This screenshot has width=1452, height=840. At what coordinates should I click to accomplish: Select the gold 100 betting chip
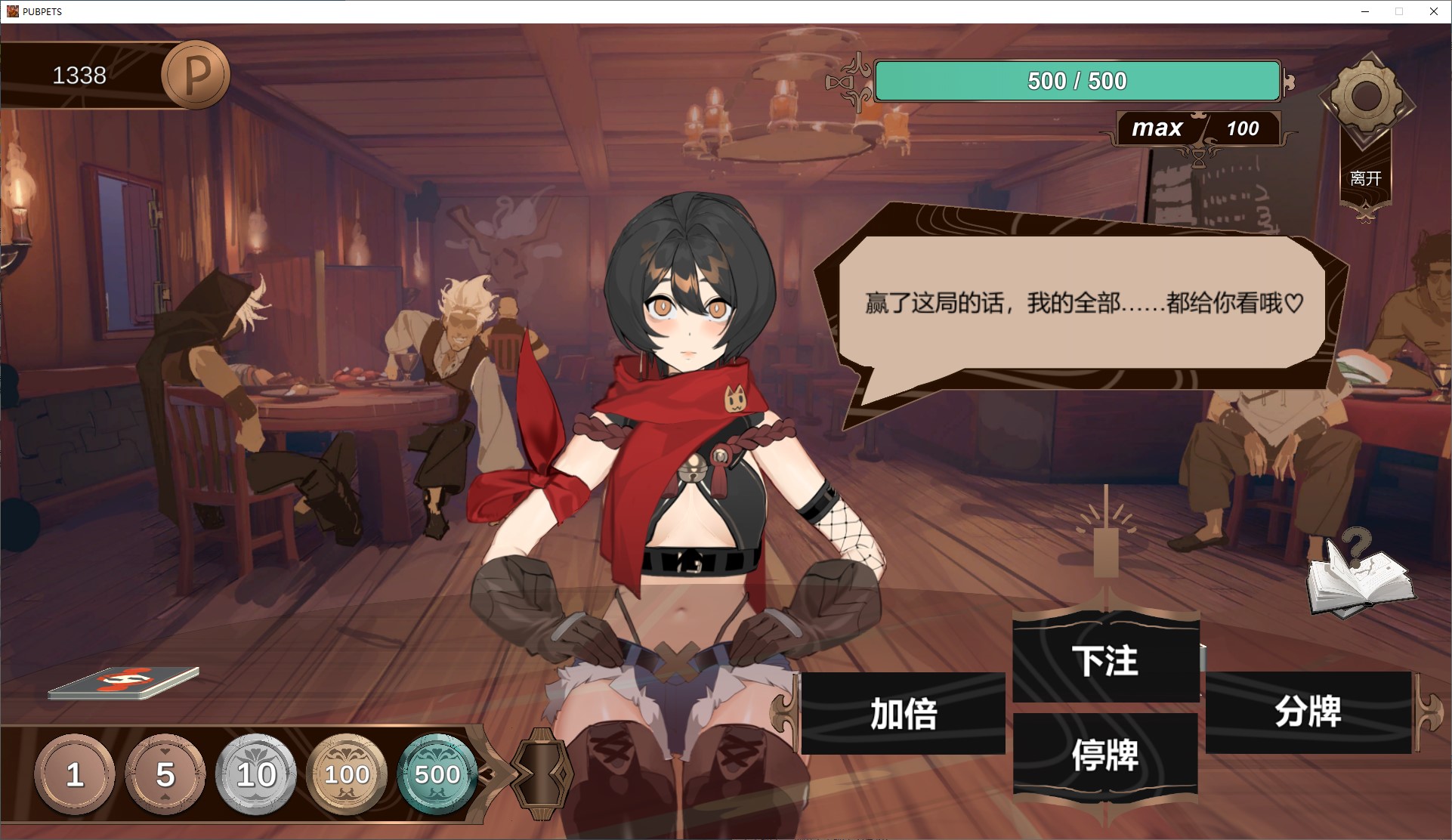(346, 775)
